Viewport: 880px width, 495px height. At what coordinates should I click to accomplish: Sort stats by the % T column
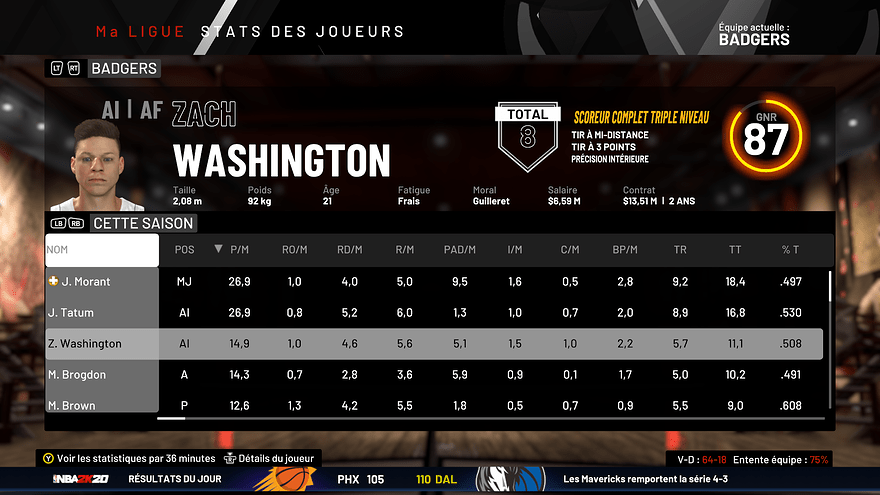791,249
